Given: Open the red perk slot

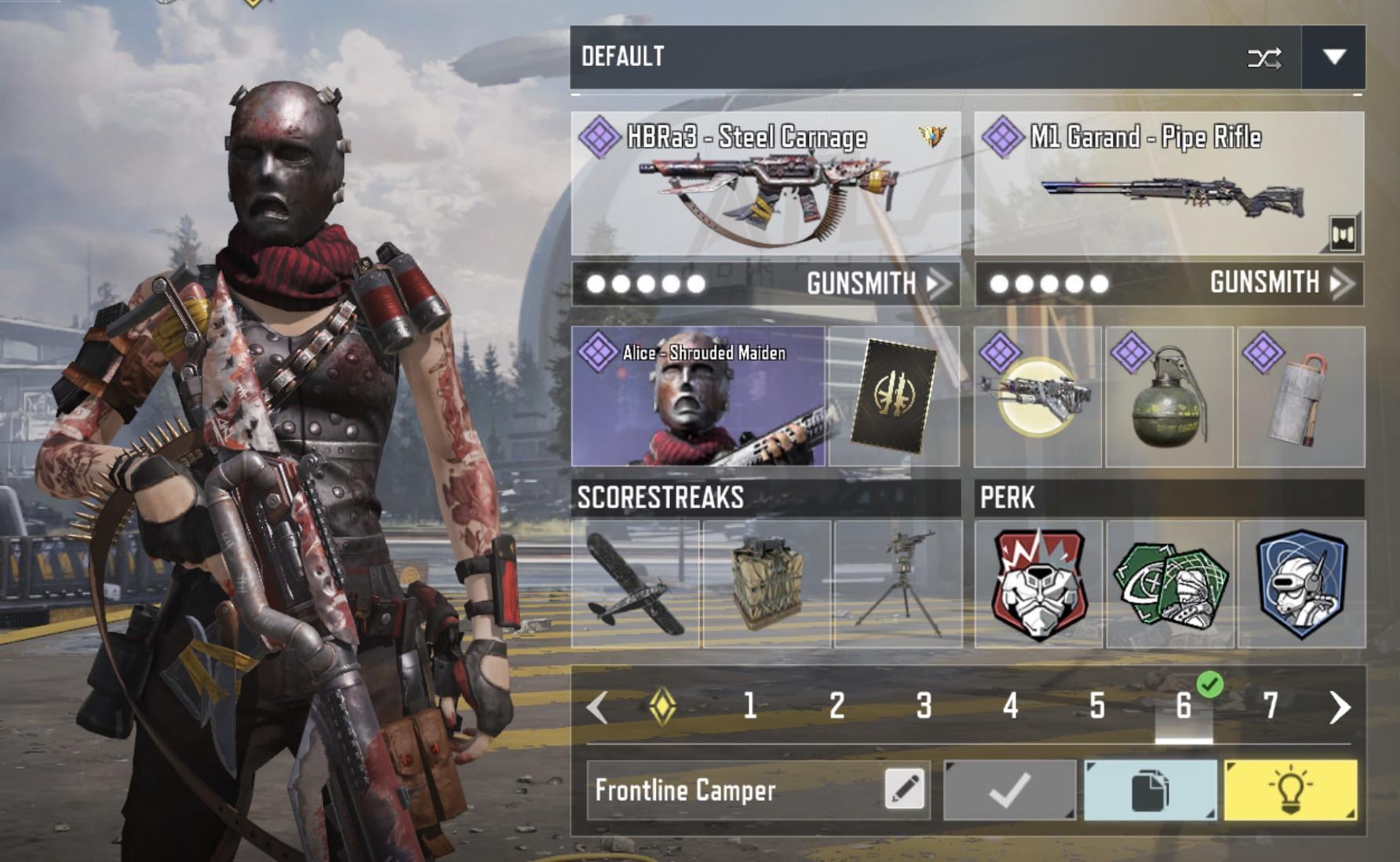Looking at the screenshot, I should [x=1038, y=584].
